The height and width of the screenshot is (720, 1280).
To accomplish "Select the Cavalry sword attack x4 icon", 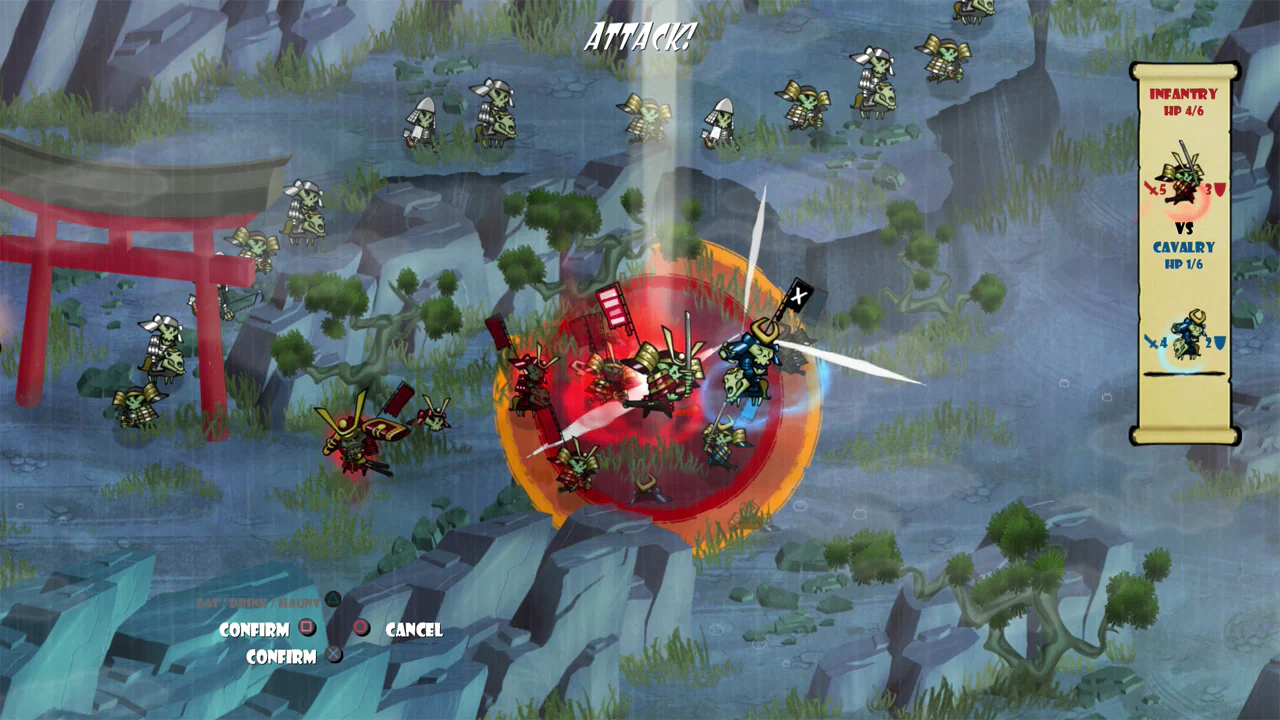I will (x=1153, y=342).
